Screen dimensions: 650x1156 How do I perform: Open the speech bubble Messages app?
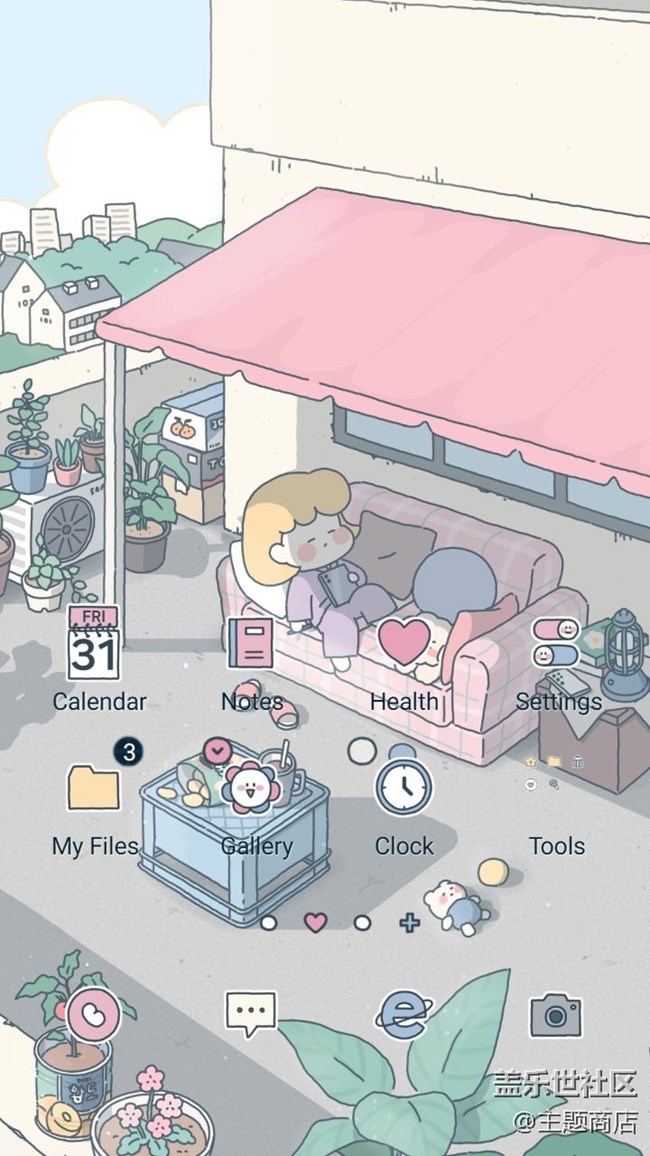click(250, 1014)
